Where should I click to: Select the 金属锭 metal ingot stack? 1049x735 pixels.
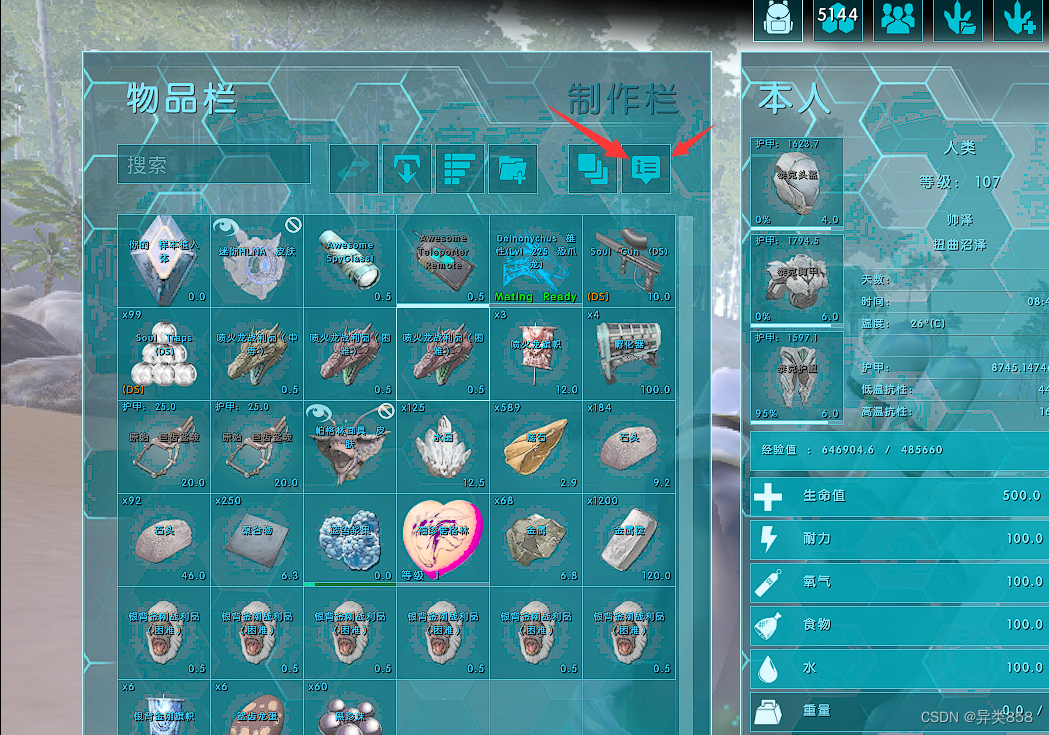629,539
